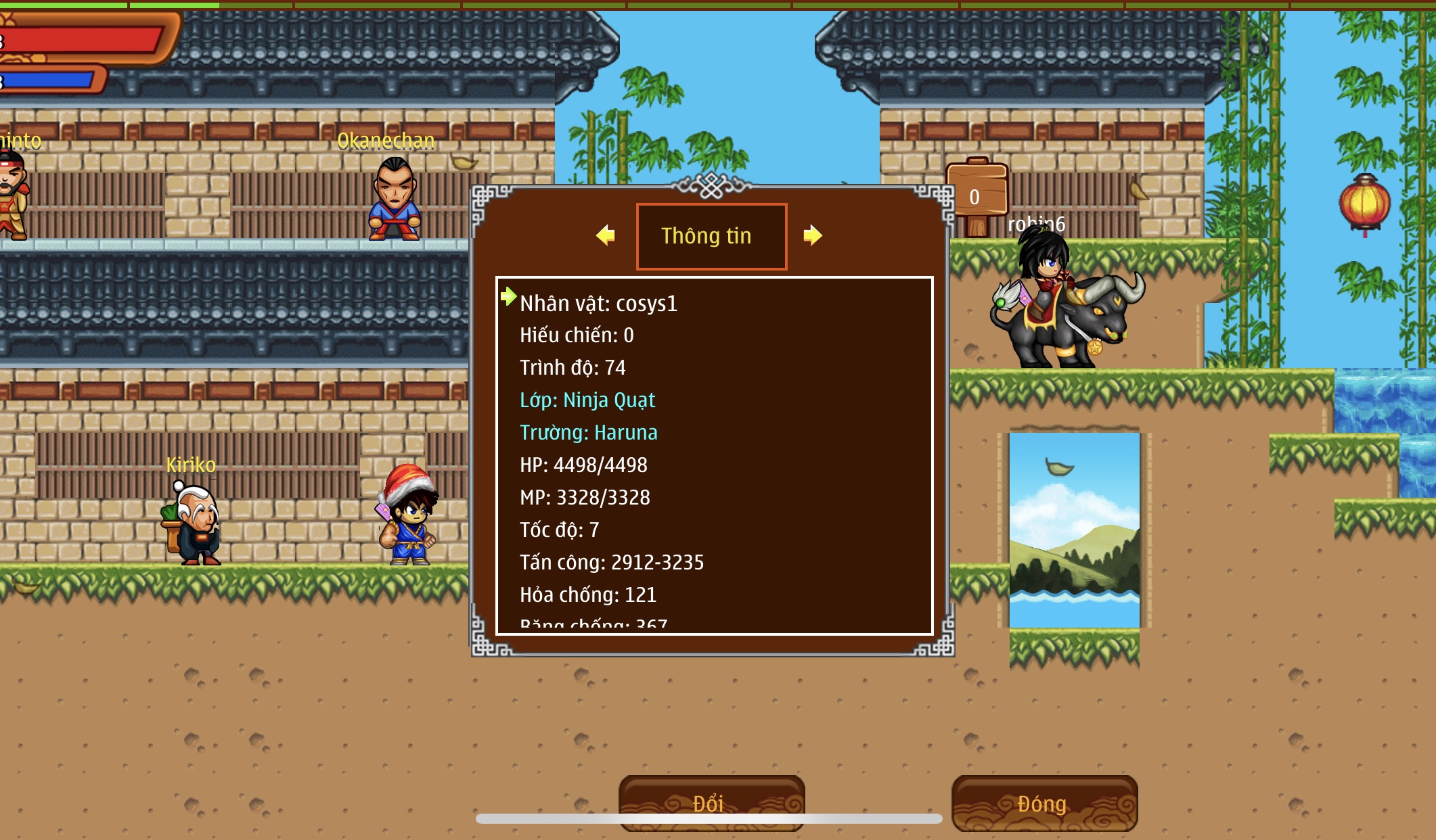Go to the next tab with right arrow
This screenshot has width=1436, height=840.
click(812, 235)
